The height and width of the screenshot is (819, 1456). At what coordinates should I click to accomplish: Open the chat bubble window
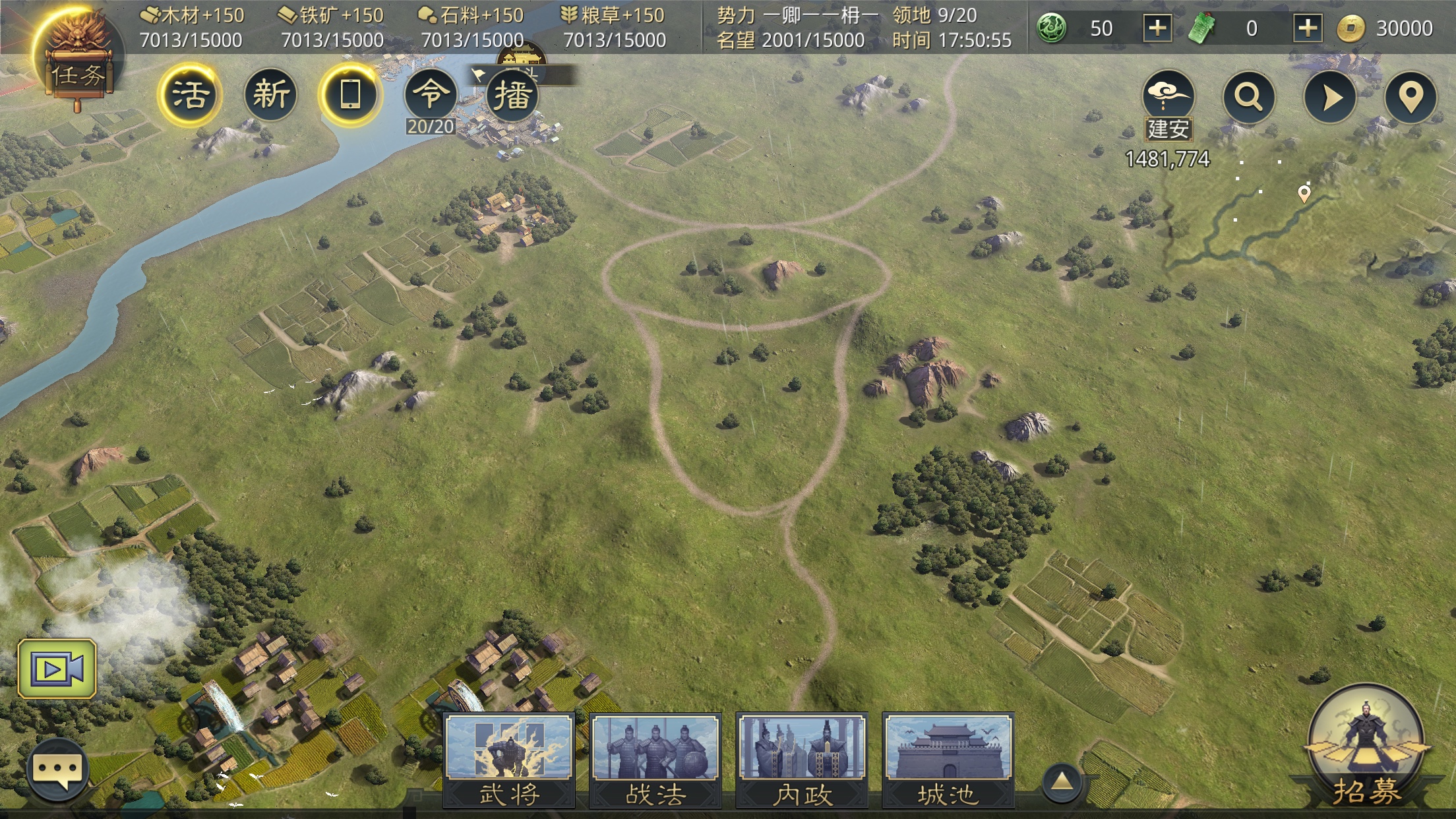[x=58, y=770]
